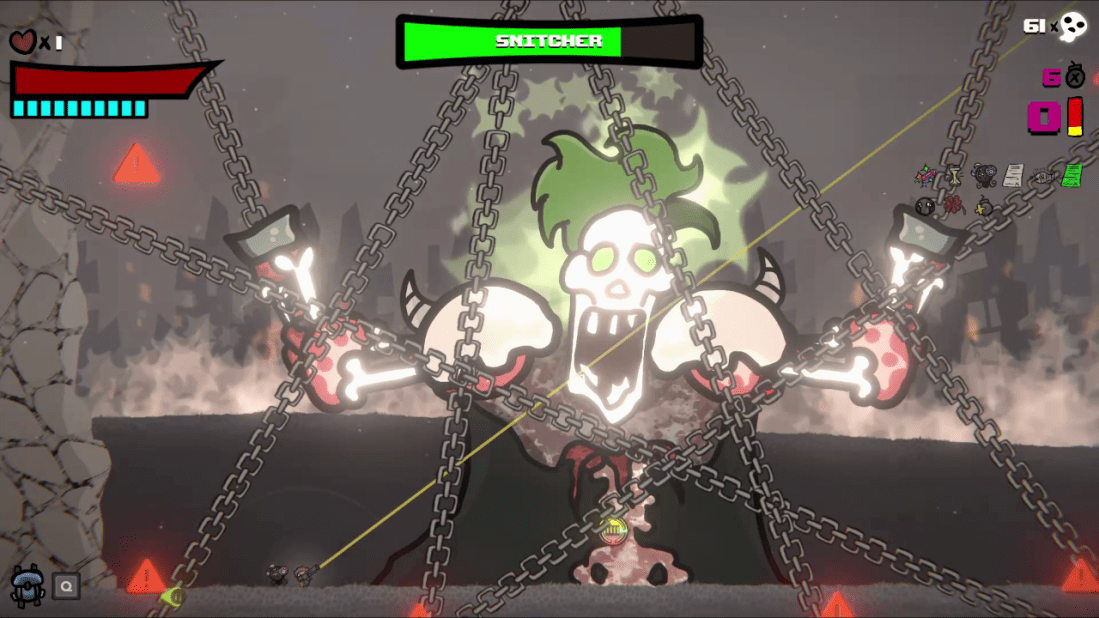The width and height of the screenshot is (1099, 618).
Task: Select the white paper note item
Action: (x=1013, y=176)
